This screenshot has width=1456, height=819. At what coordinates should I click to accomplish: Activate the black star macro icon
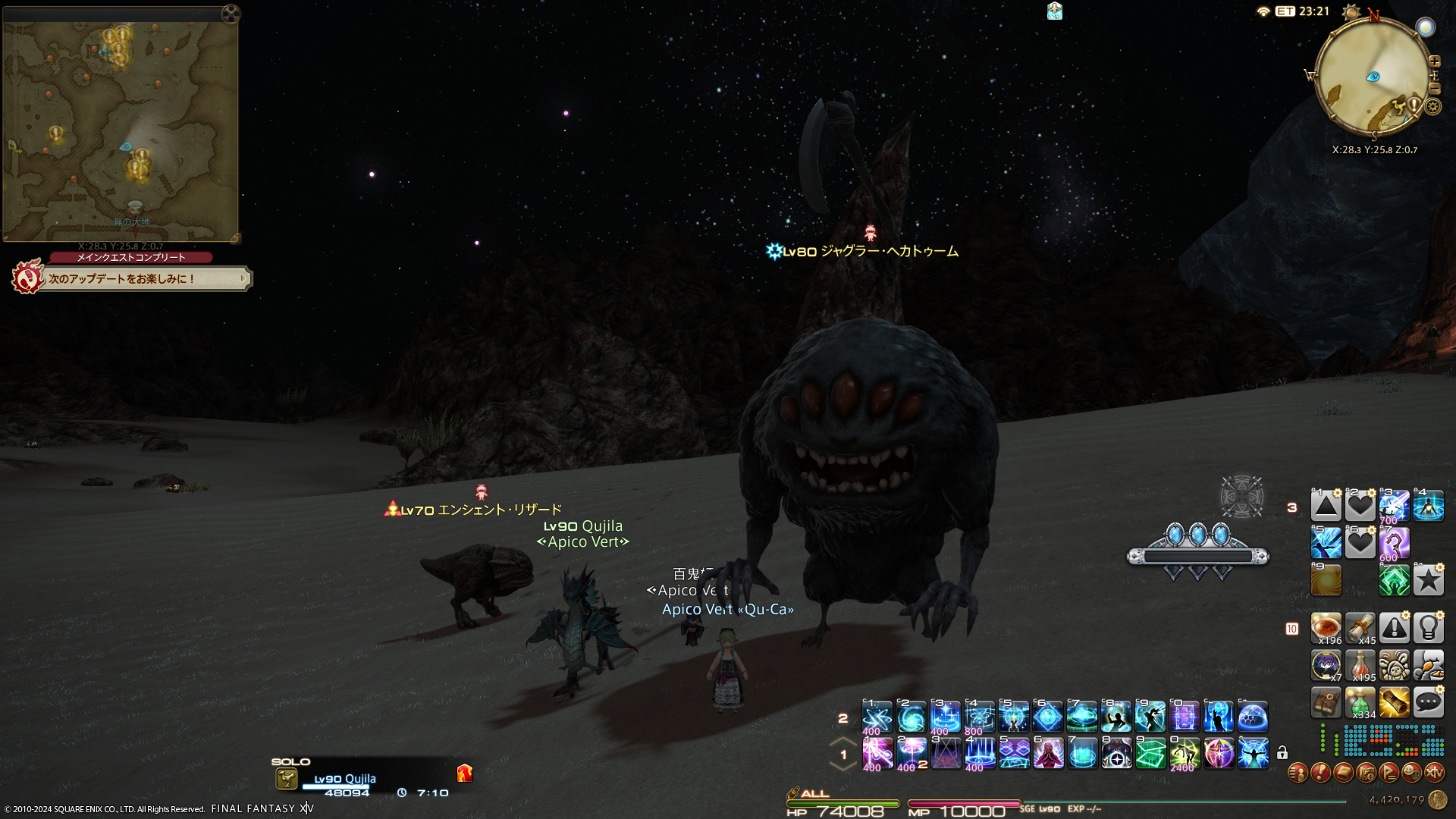pos(1428,581)
